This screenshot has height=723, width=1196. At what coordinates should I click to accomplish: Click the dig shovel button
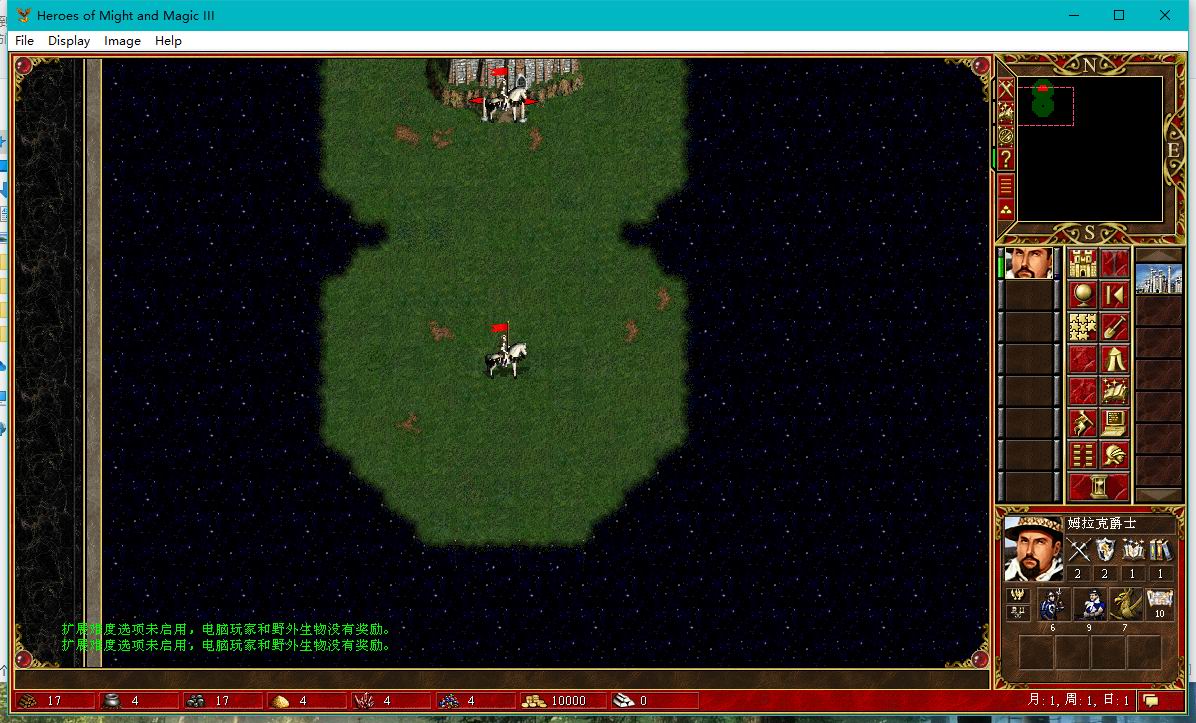point(1115,327)
